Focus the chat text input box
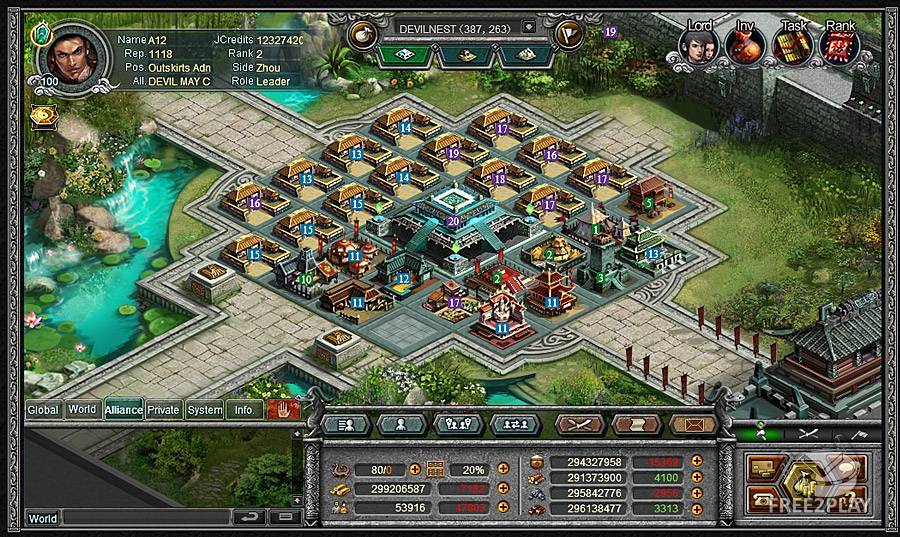Image resolution: width=900 pixels, height=537 pixels. point(145,518)
